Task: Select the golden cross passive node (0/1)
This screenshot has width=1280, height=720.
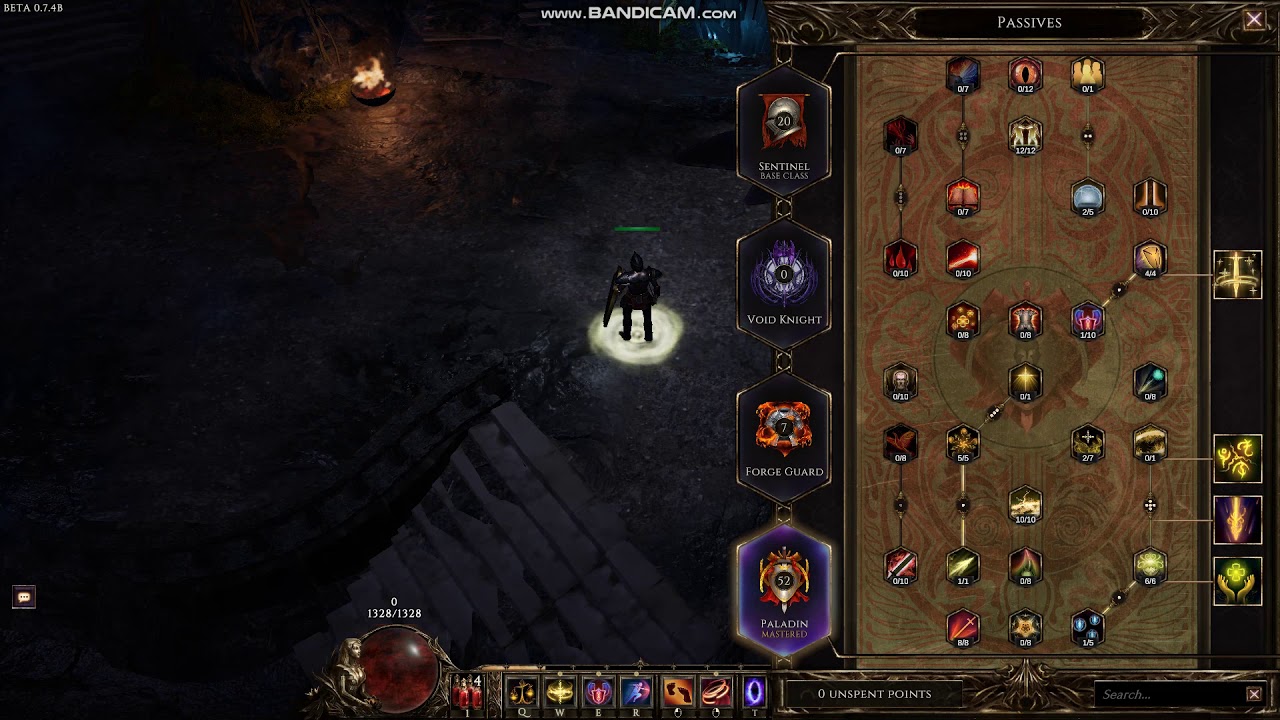Action: pos(1025,381)
